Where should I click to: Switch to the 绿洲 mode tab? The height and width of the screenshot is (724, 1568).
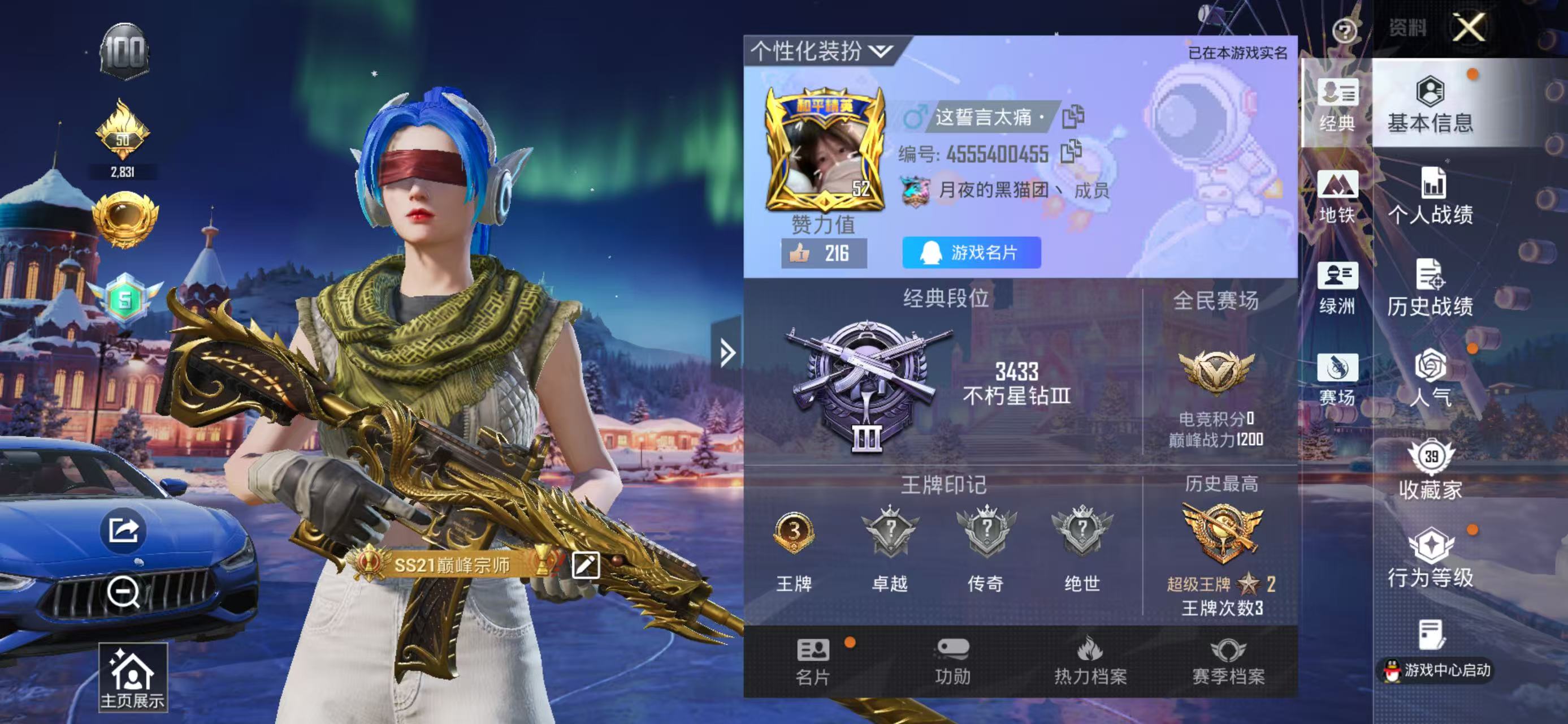(1337, 288)
